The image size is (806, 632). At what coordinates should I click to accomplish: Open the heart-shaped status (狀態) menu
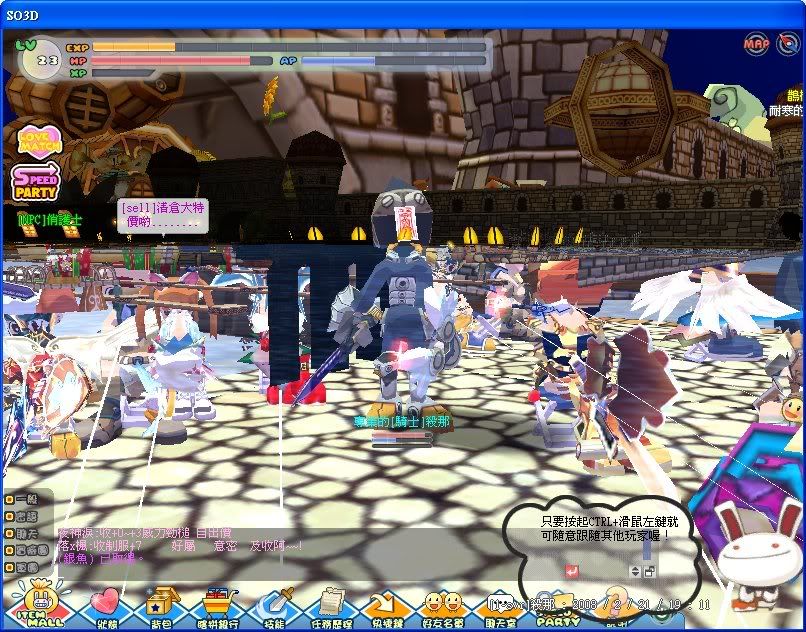tap(103, 606)
